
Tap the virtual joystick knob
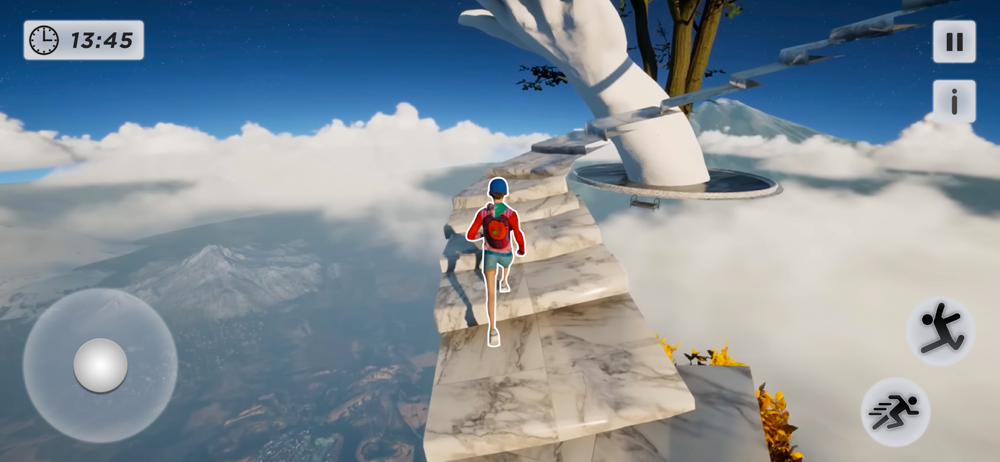pyautogui.click(x=100, y=365)
